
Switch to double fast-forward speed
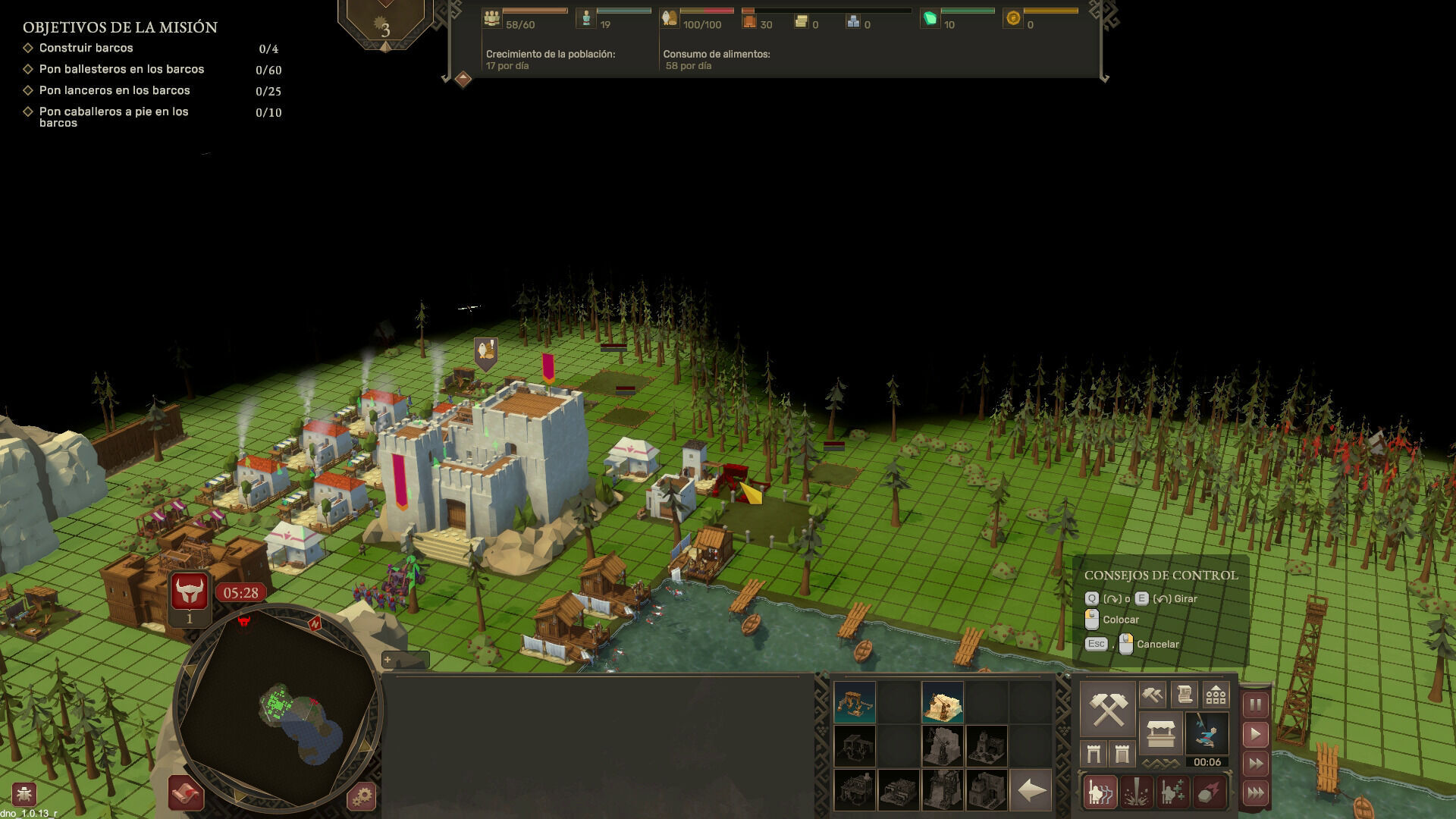pos(1255,764)
